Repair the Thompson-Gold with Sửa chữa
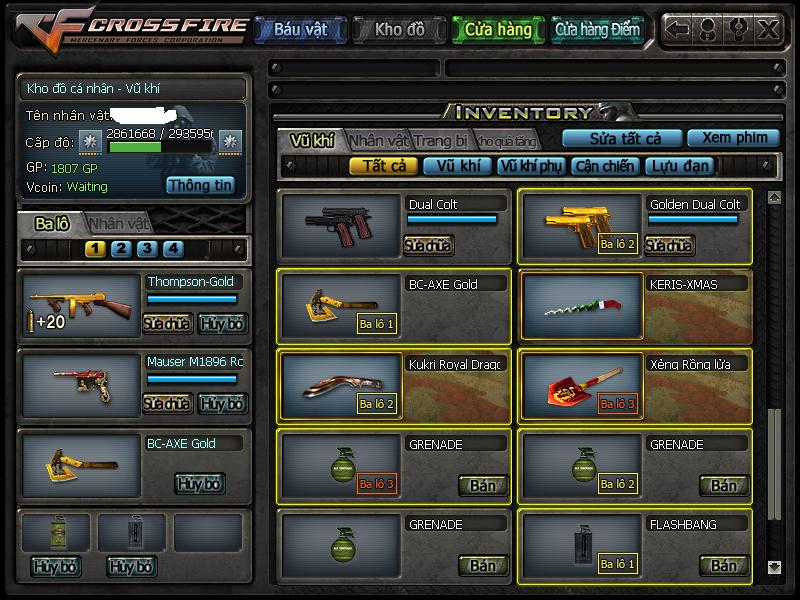 pyautogui.click(x=167, y=323)
